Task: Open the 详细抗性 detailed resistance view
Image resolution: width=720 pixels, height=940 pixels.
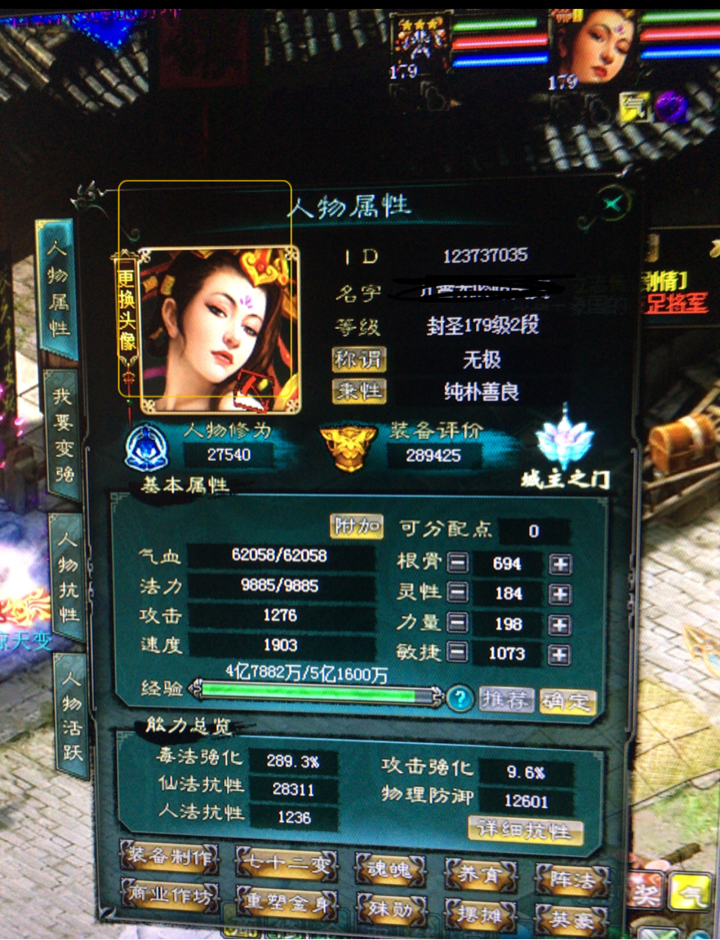Action: tap(525, 830)
